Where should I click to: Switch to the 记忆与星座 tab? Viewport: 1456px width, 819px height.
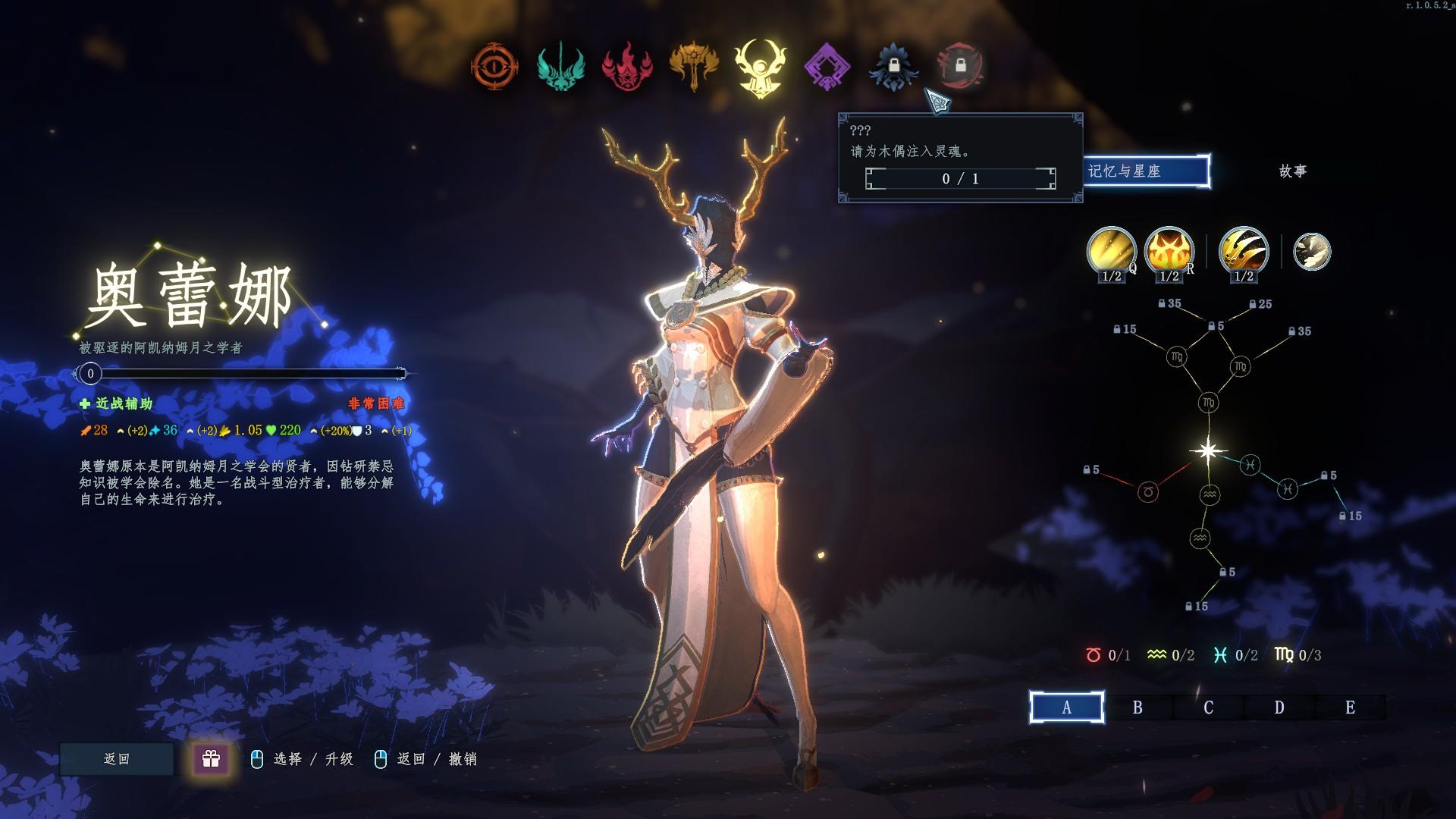(1145, 171)
